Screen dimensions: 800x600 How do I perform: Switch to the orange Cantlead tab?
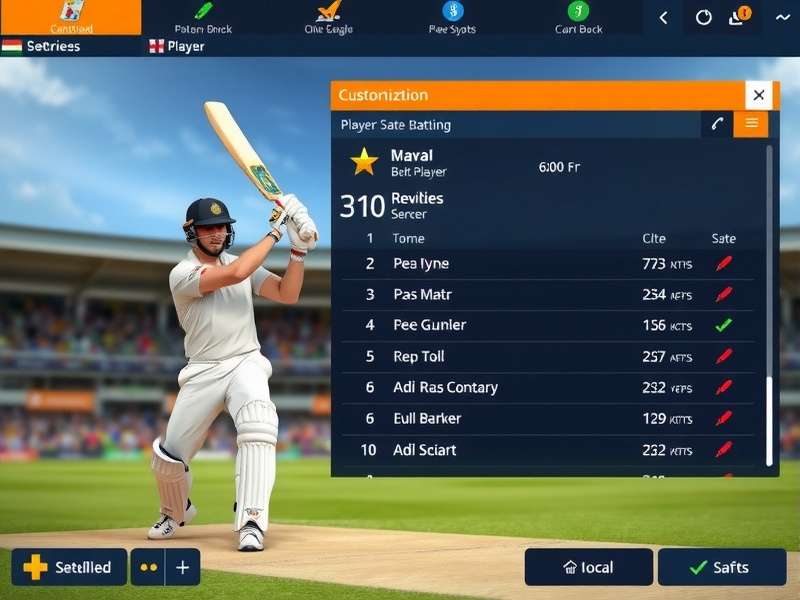click(x=70, y=17)
